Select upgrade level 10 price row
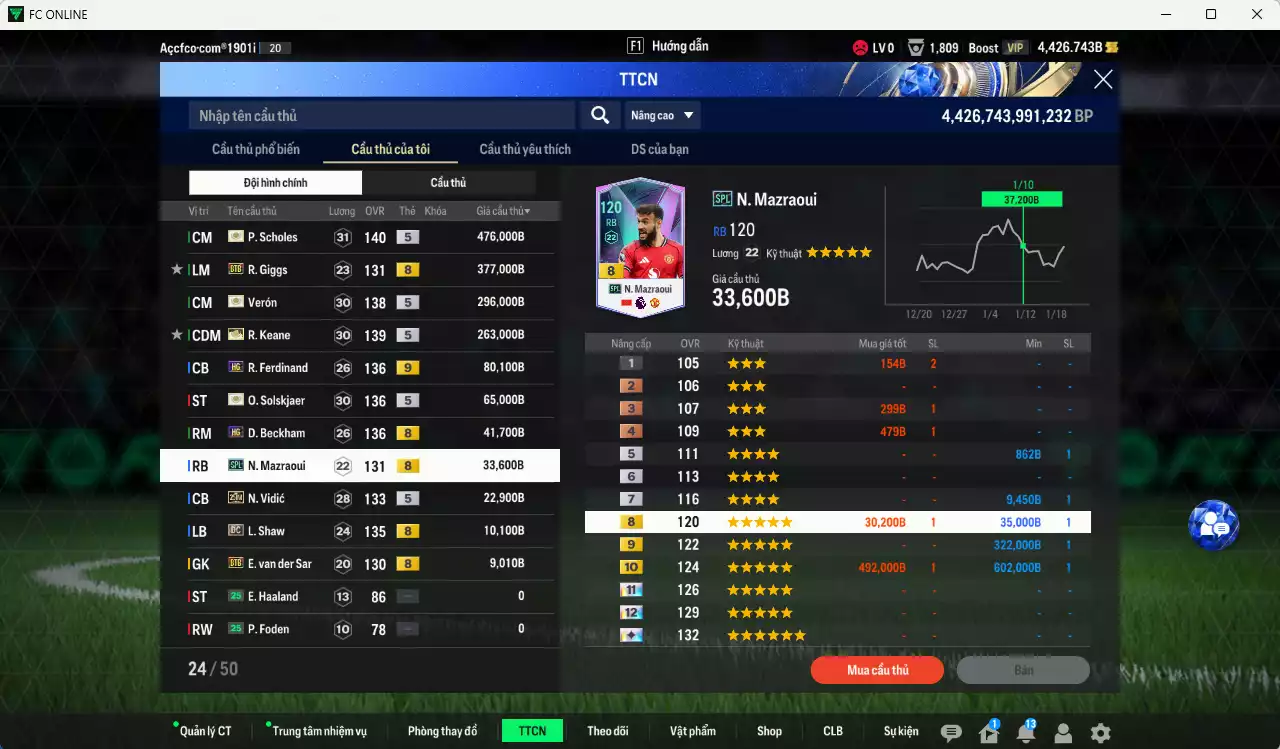This screenshot has height=749, width=1280. tap(837, 568)
